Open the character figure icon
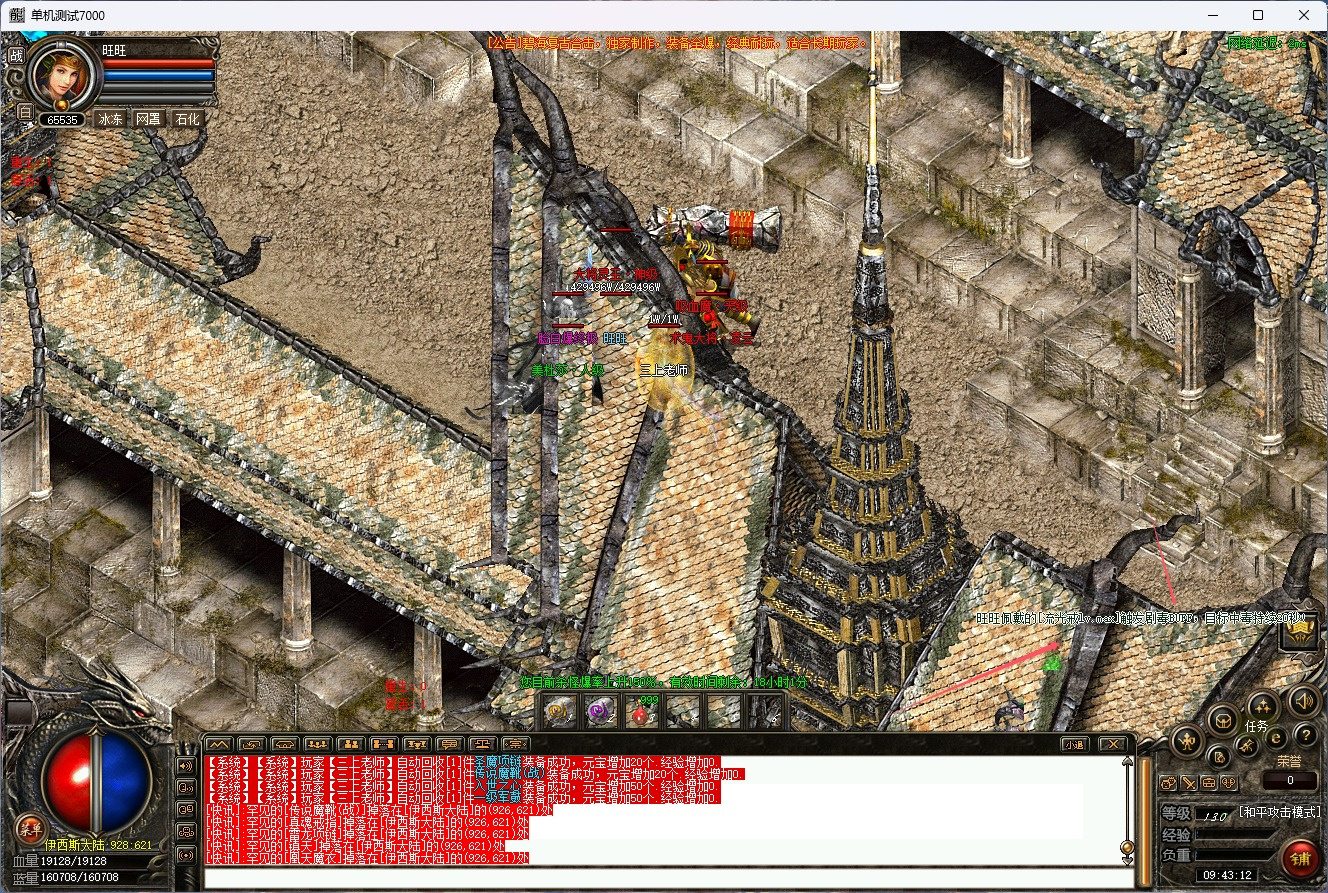1328x893 pixels. click(1188, 741)
